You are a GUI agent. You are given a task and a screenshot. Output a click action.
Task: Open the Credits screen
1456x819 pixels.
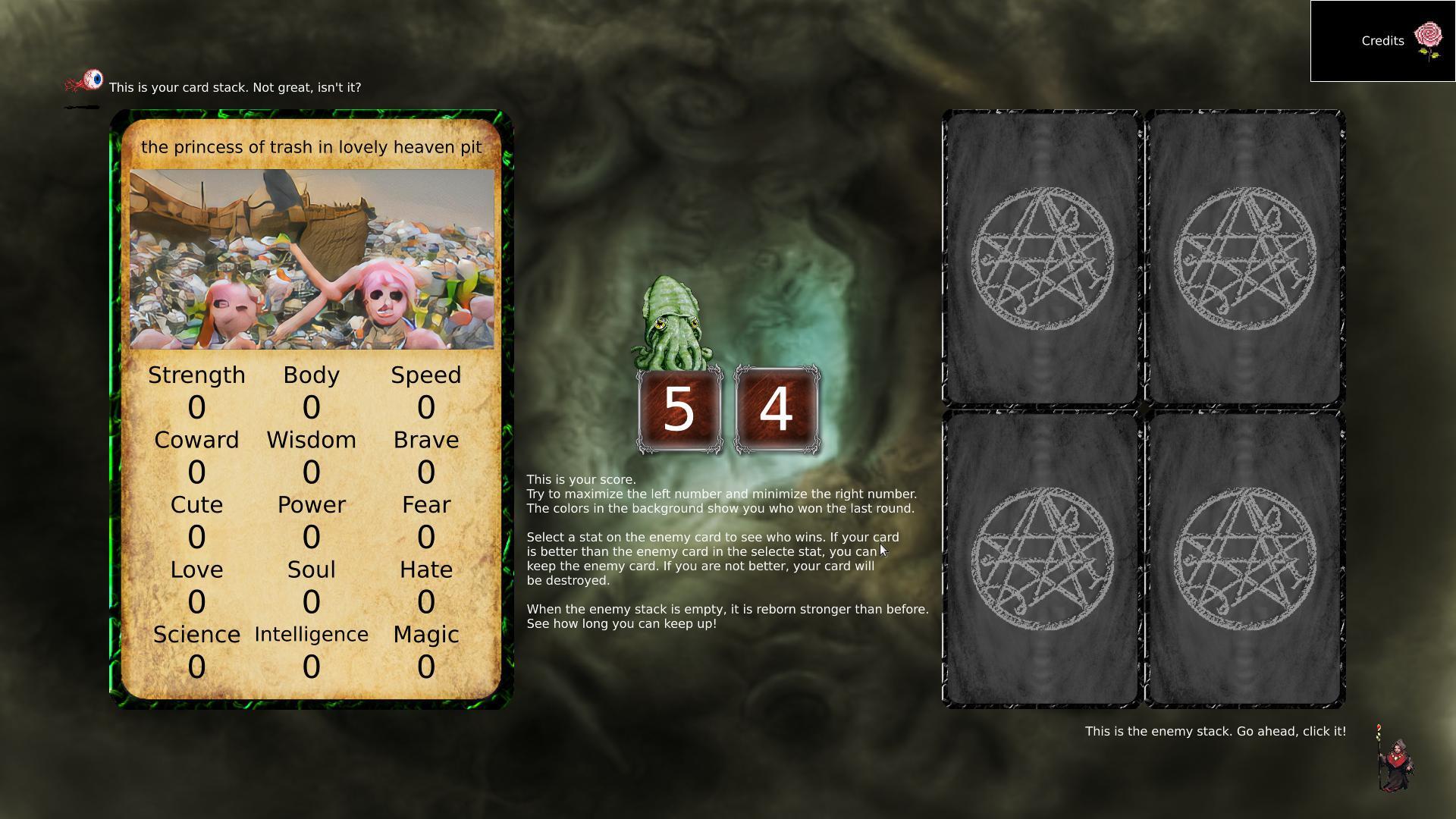pyautogui.click(x=1382, y=41)
